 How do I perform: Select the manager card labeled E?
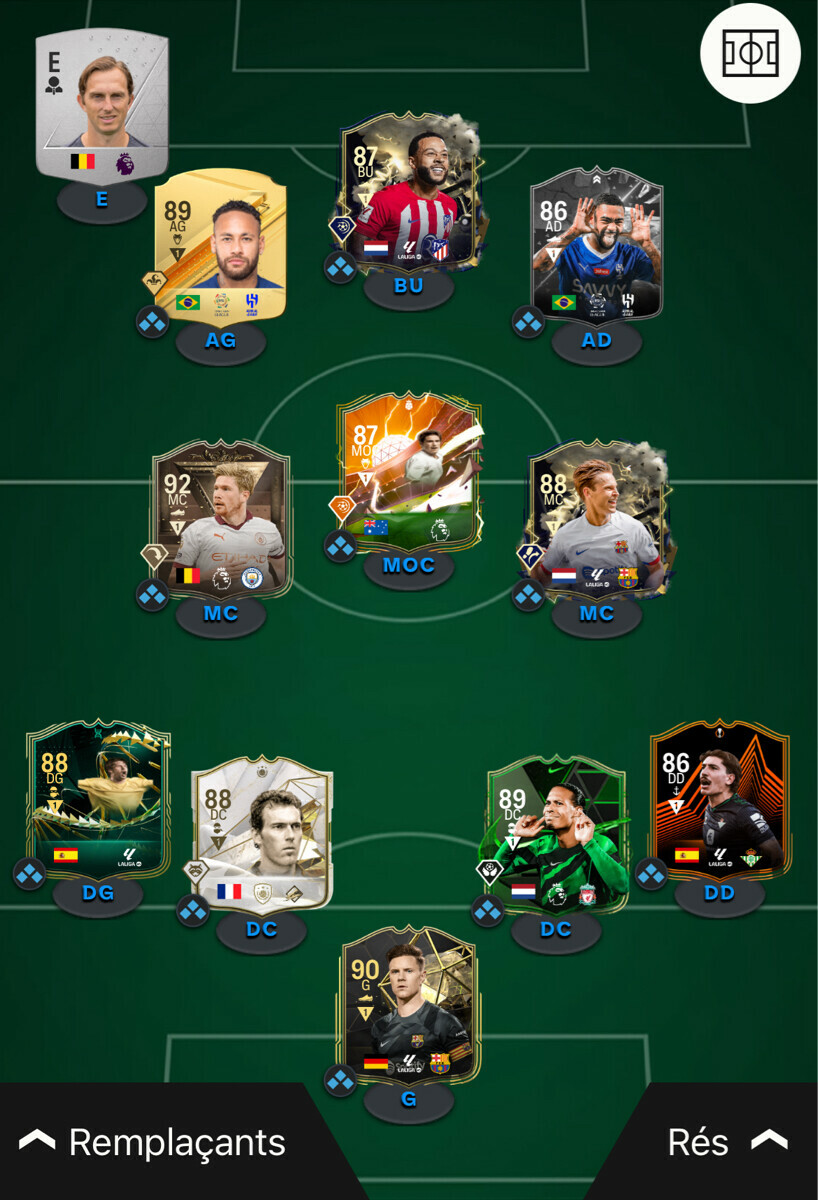[x=102, y=105]
